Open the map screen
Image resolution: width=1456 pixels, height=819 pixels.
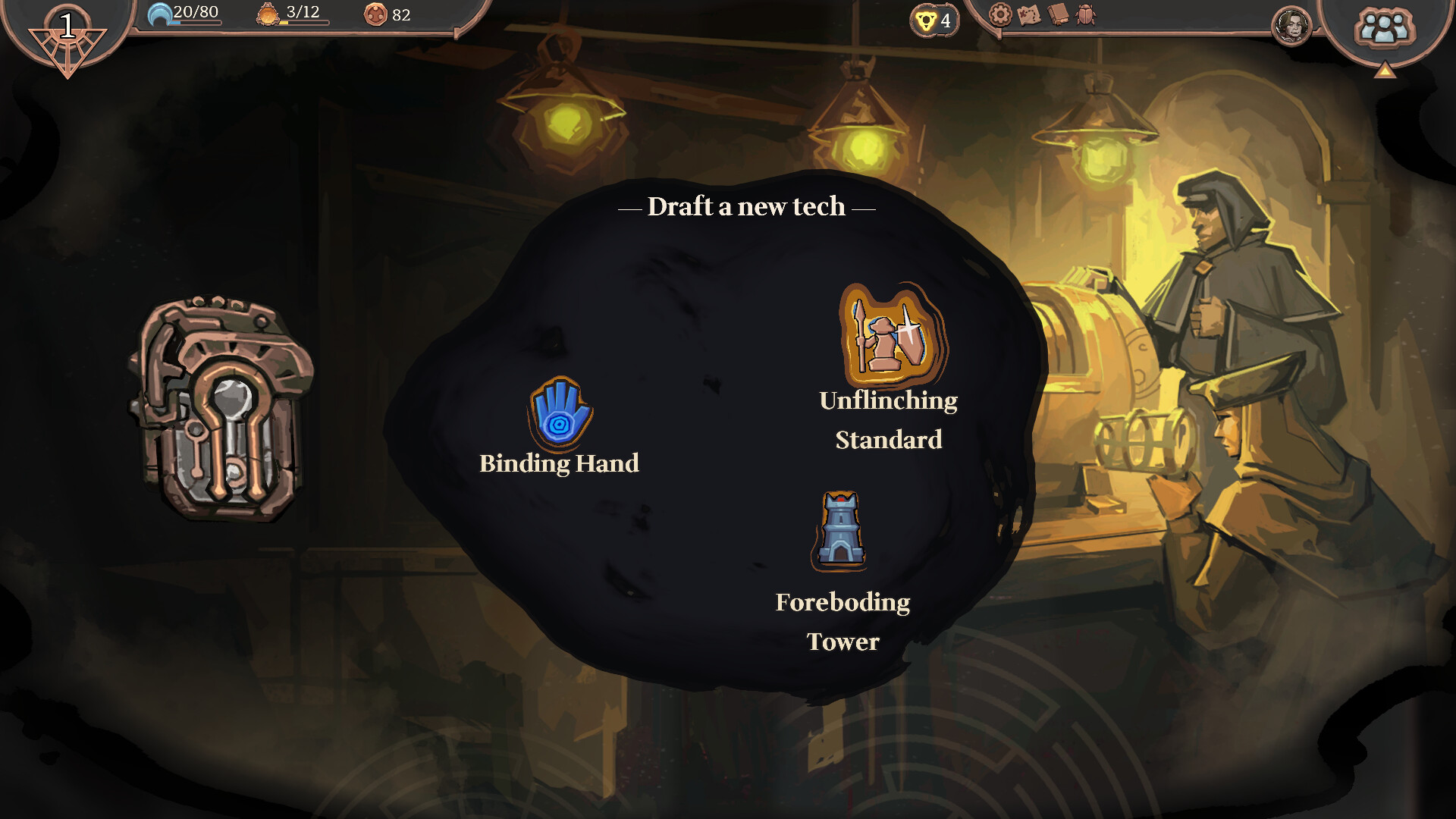1030,14
